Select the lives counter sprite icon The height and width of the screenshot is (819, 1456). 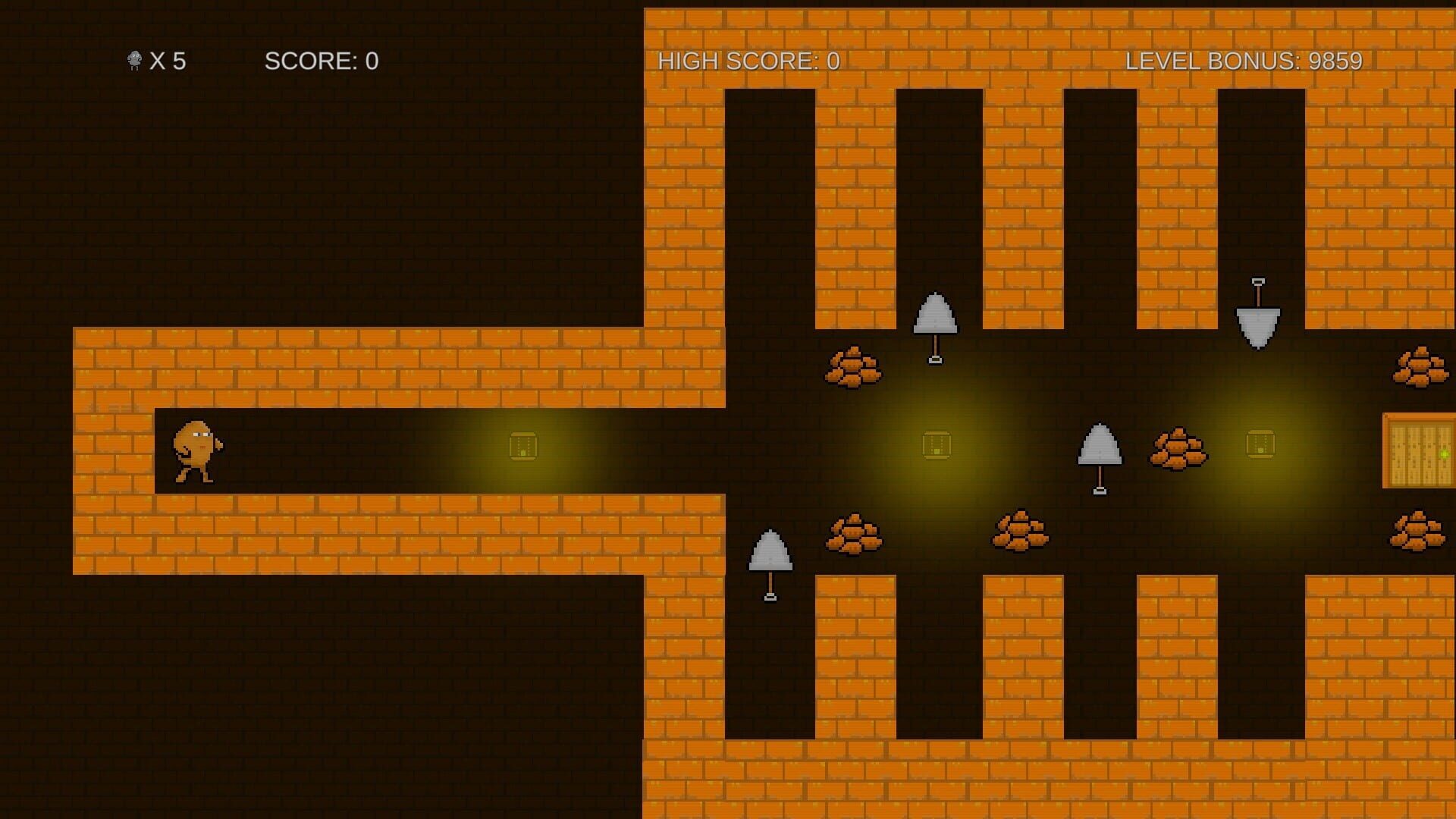[133, 61]
